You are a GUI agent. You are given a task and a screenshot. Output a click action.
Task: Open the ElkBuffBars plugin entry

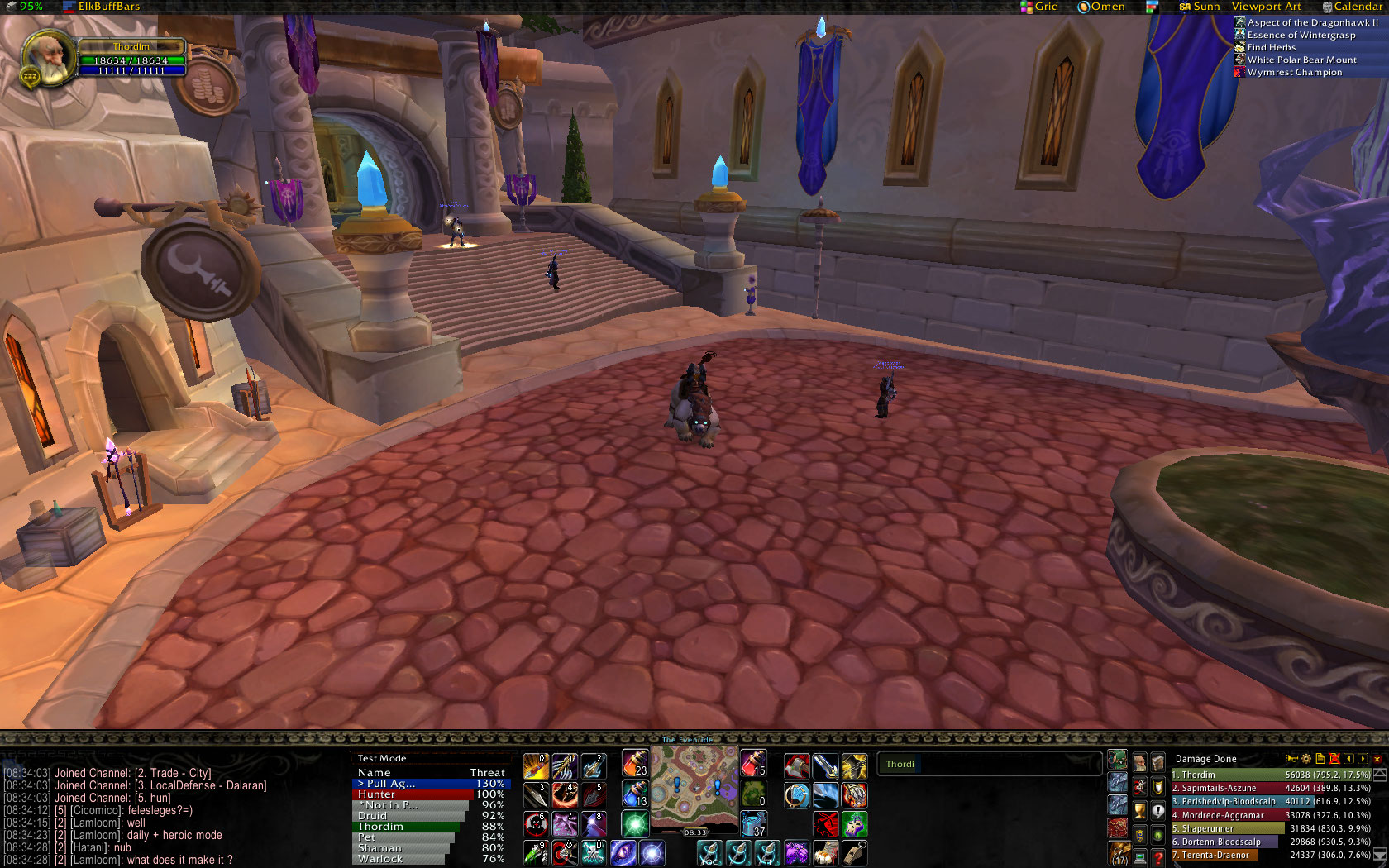click(x=108, y=7)
